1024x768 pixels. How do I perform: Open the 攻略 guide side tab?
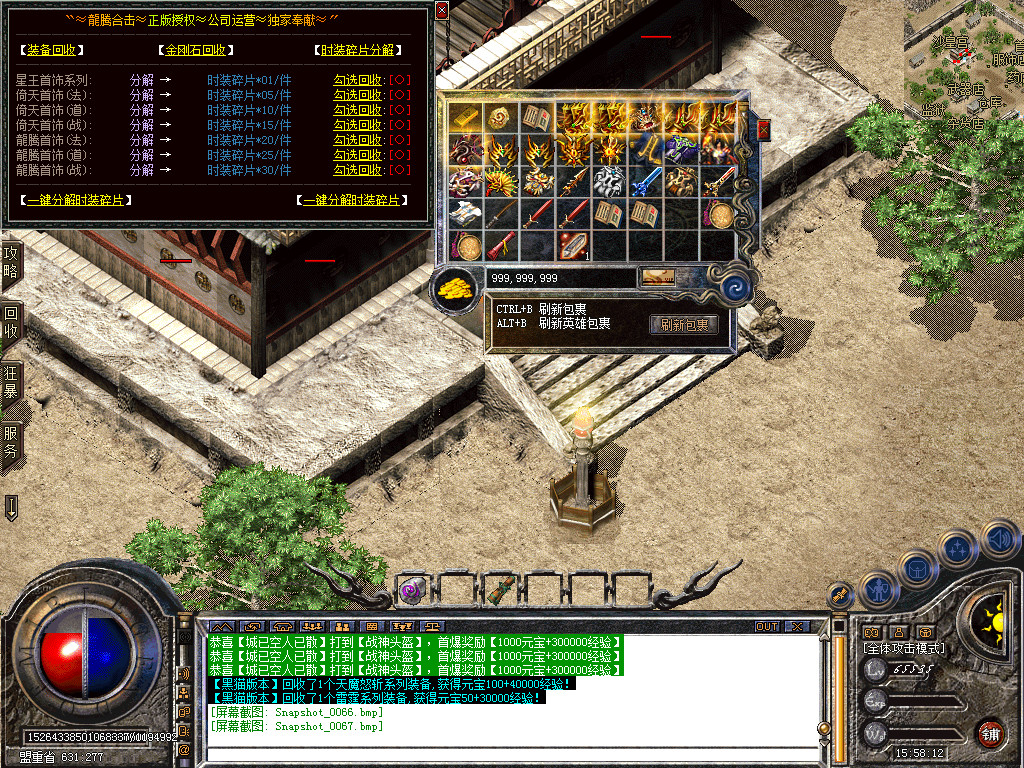click(x=11, y=268)
